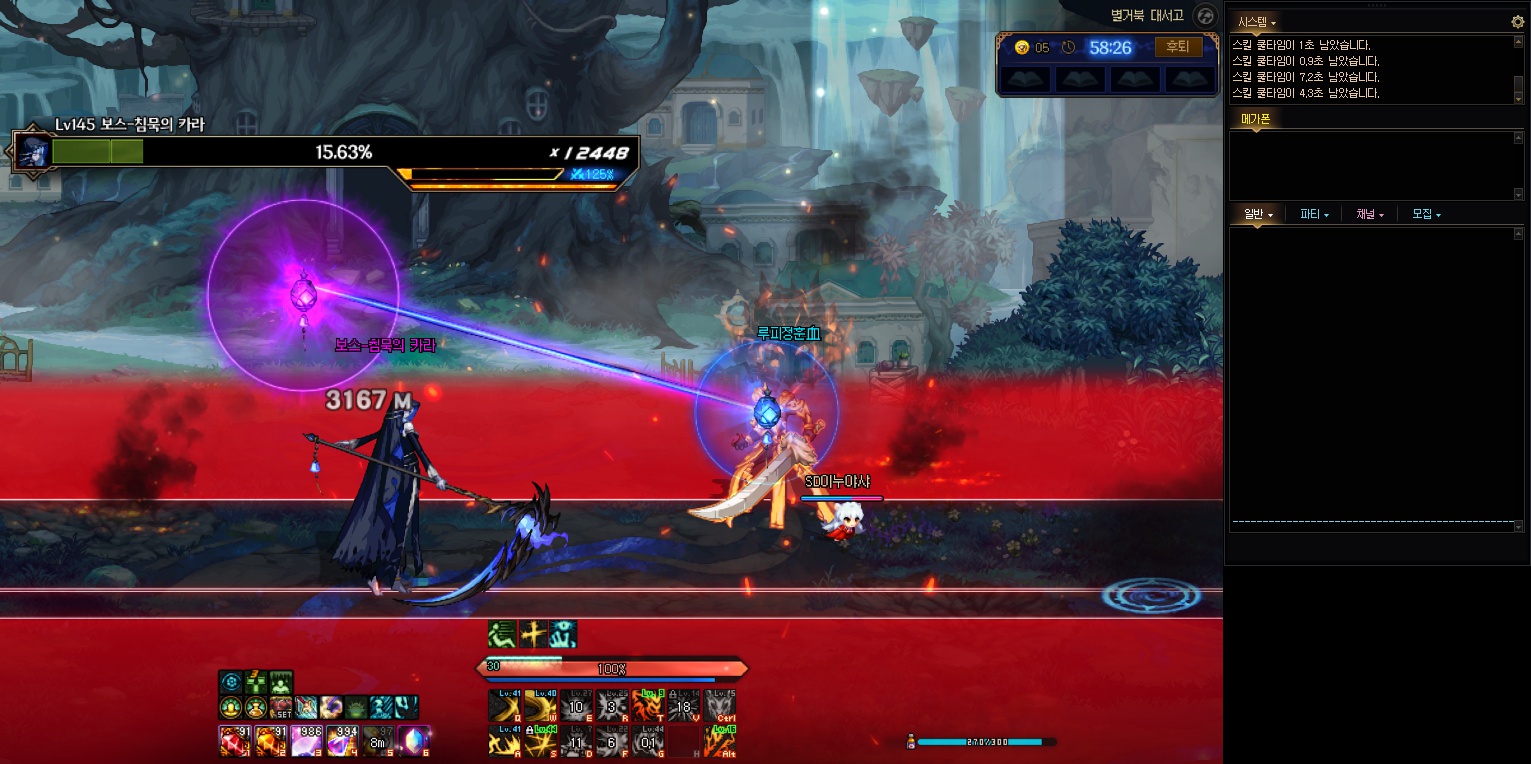
Task: Activate the Q-key skill icon
Action: coord(504,706)
